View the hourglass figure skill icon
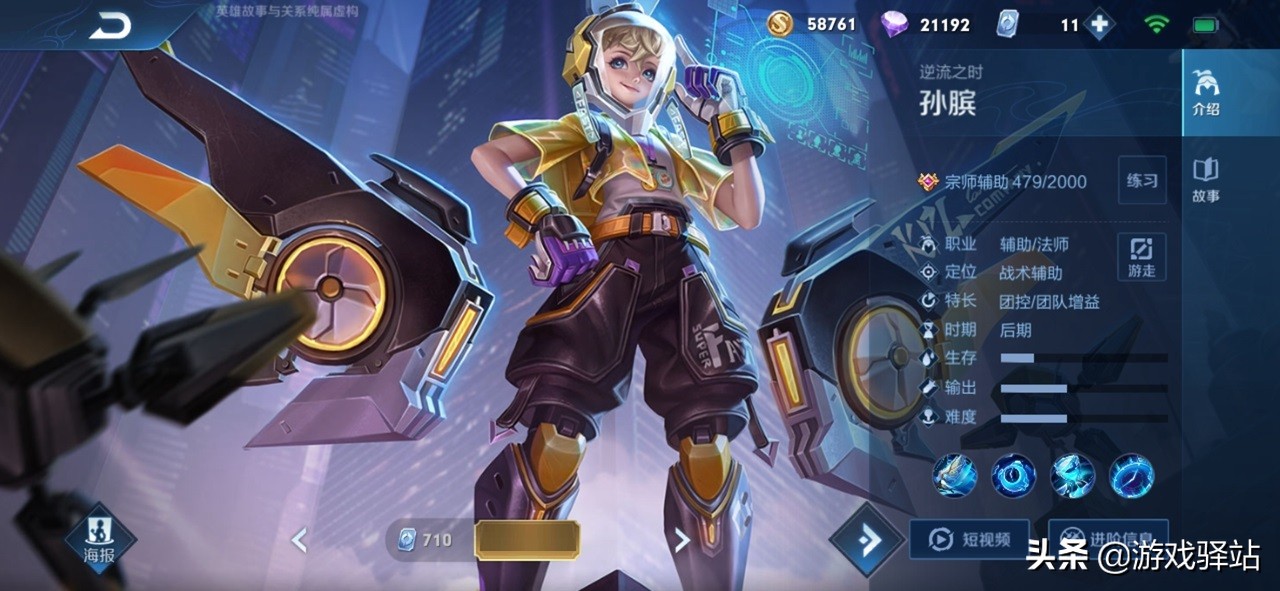 click(x=1072, y=475)
